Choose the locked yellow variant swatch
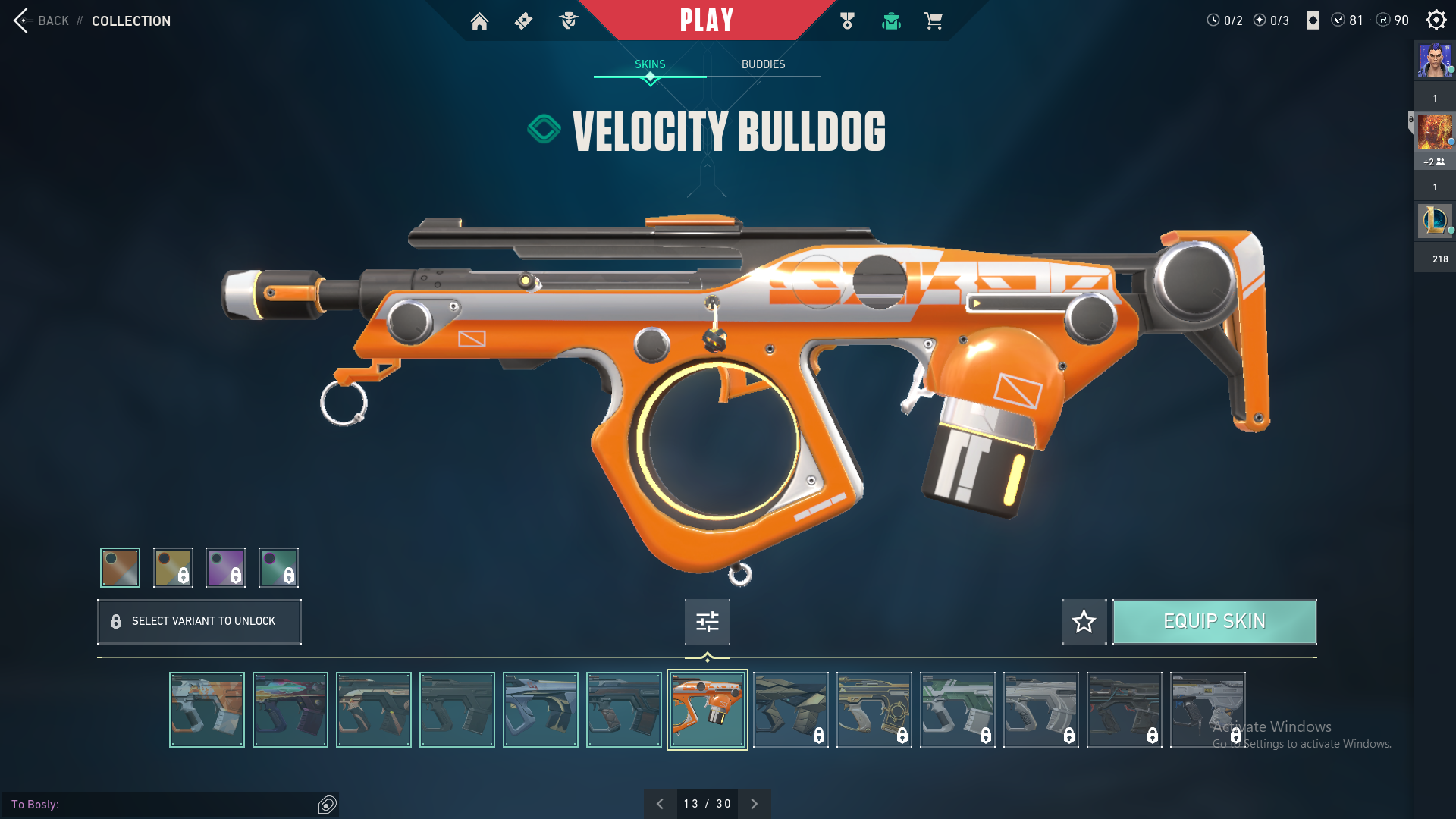 (173, 567)
